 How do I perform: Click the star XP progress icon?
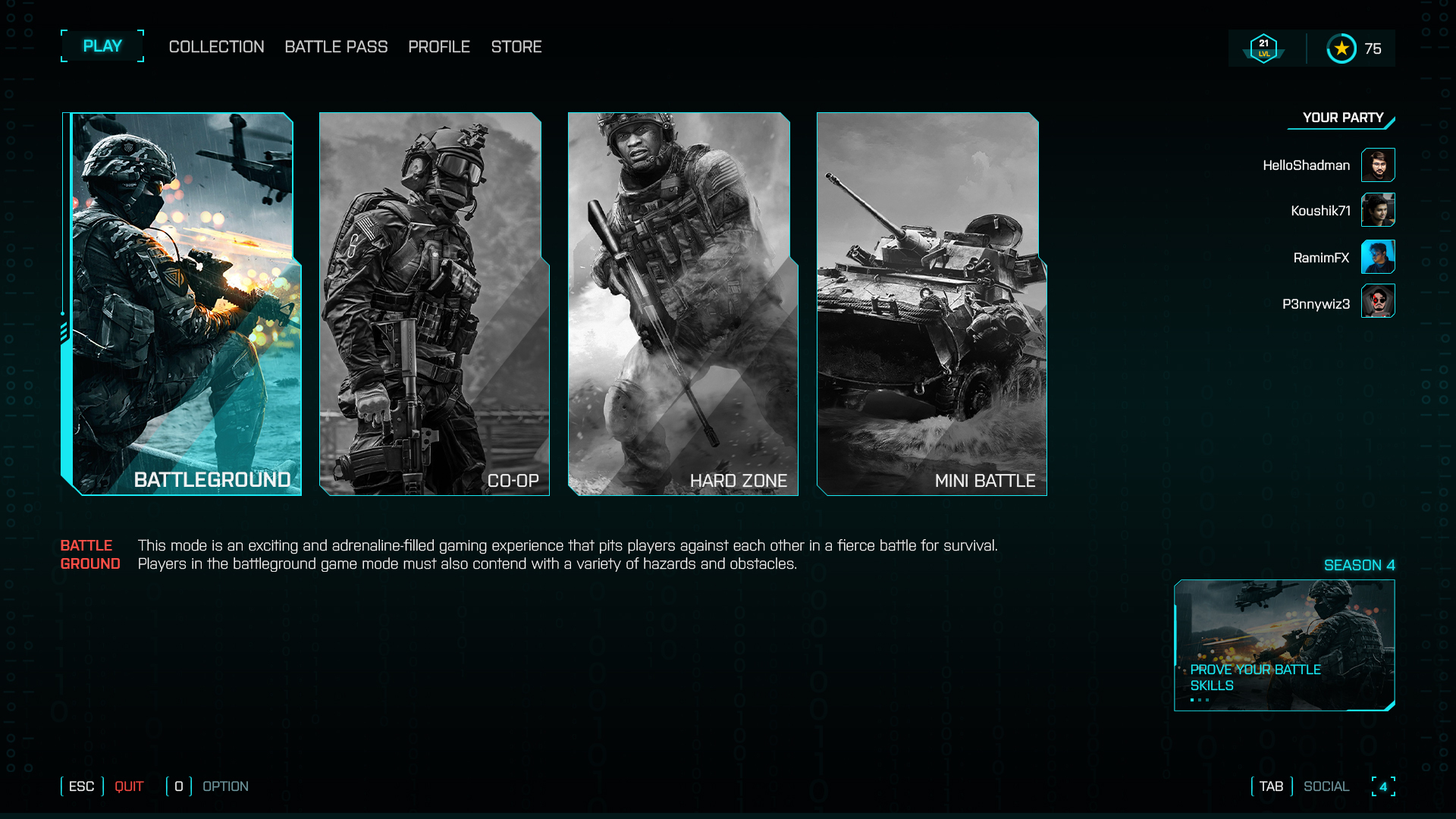(1342, 47)
